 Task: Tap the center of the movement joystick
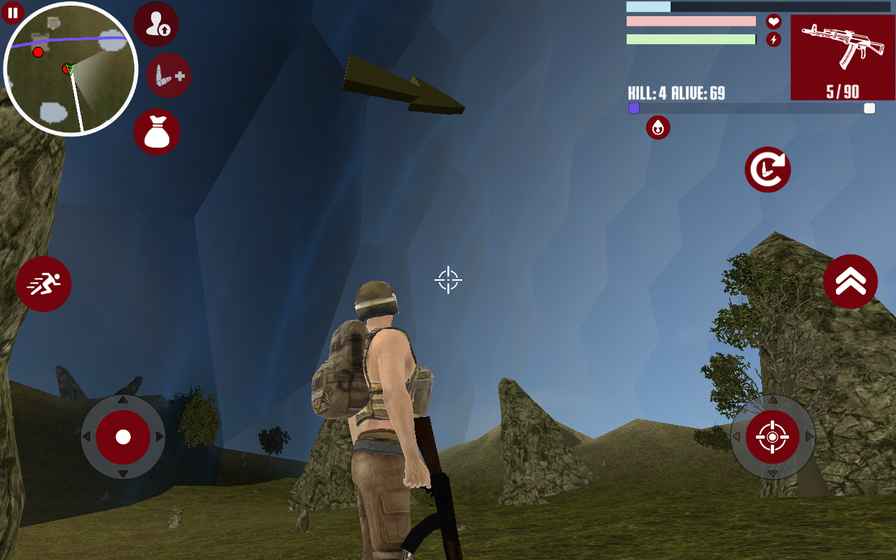pos(123,437)
